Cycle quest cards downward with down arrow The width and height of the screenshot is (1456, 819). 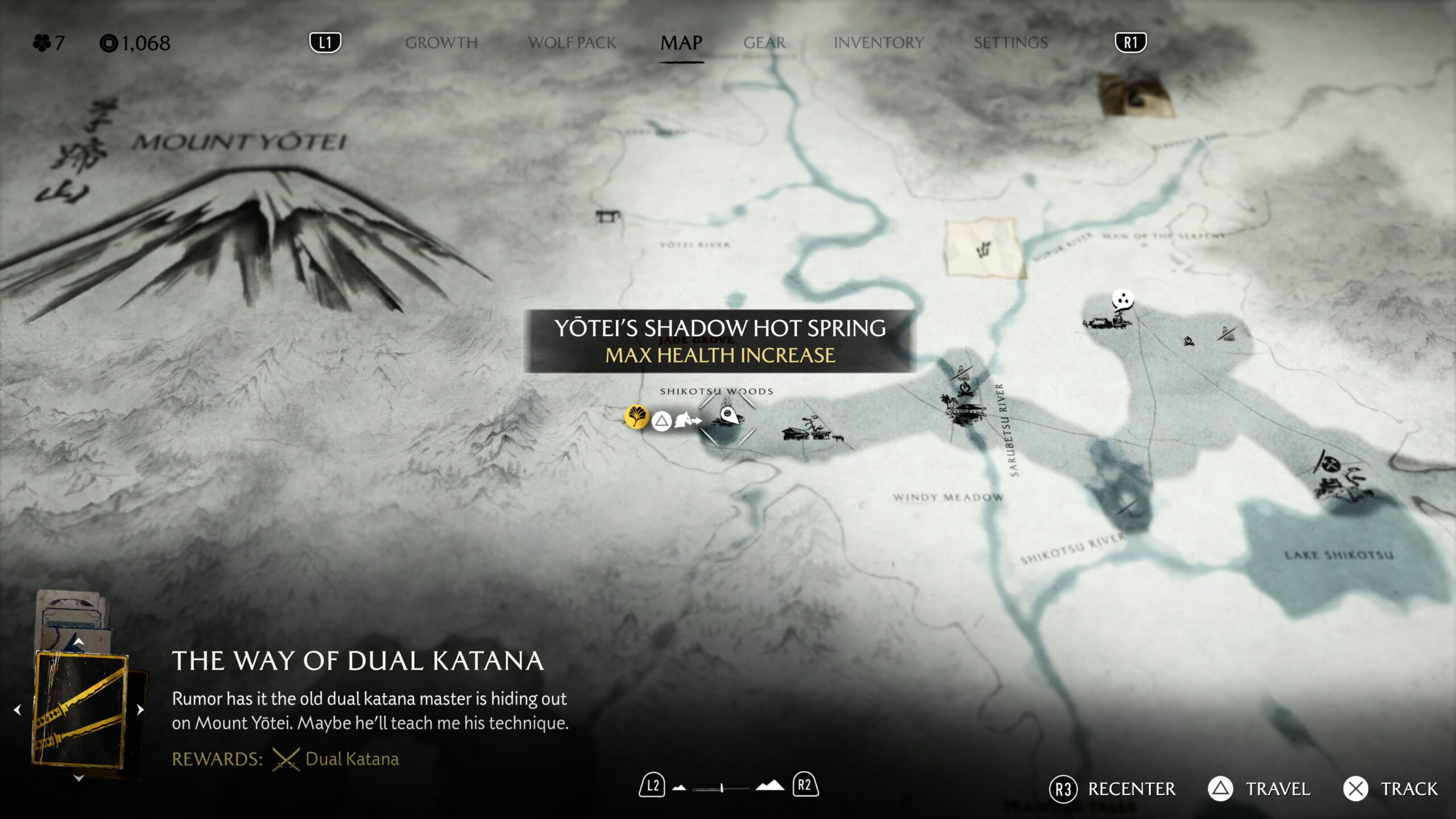(79, 777)
